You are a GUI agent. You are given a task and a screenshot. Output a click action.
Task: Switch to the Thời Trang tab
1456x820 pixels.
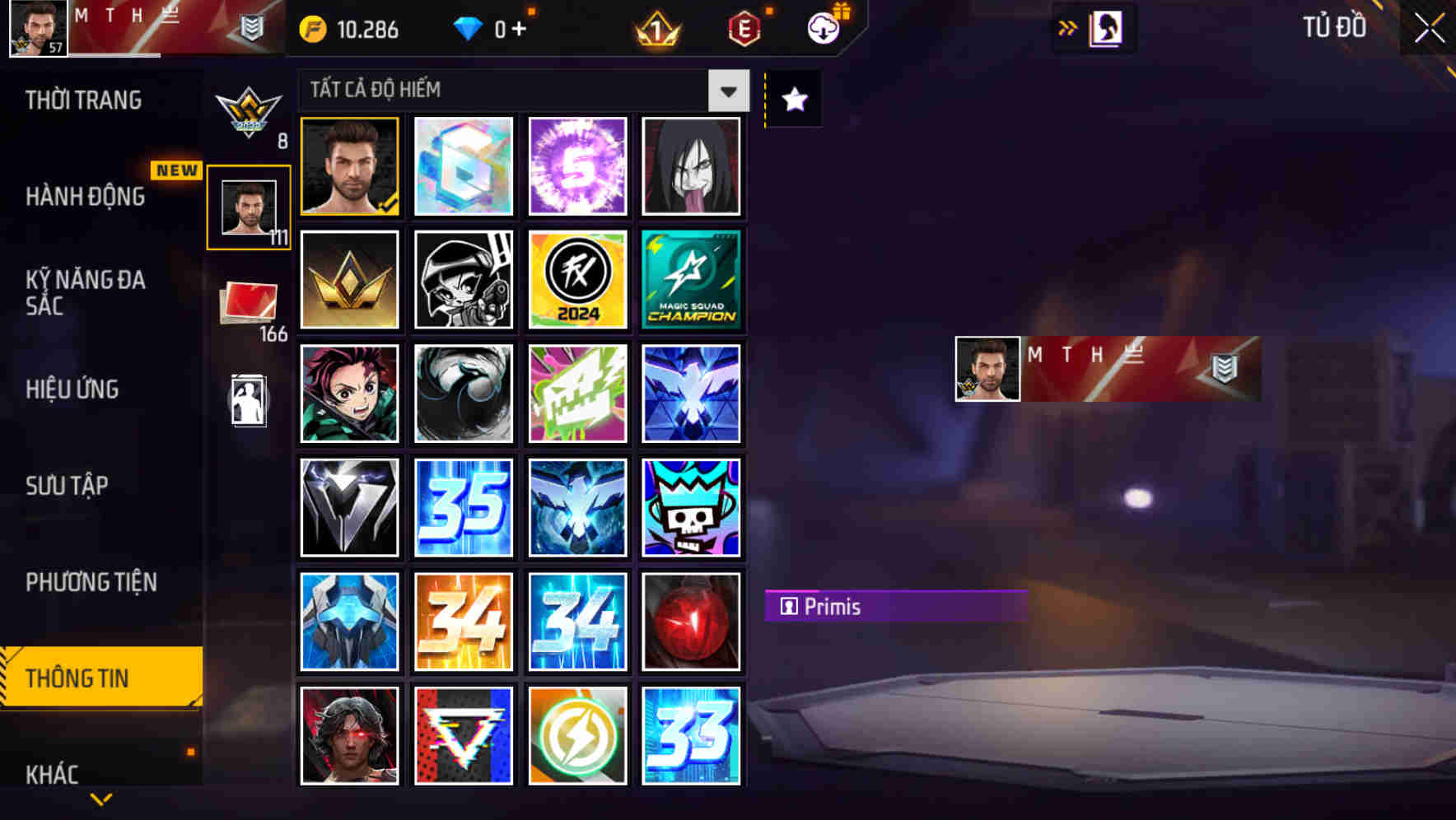coord(82,100)
